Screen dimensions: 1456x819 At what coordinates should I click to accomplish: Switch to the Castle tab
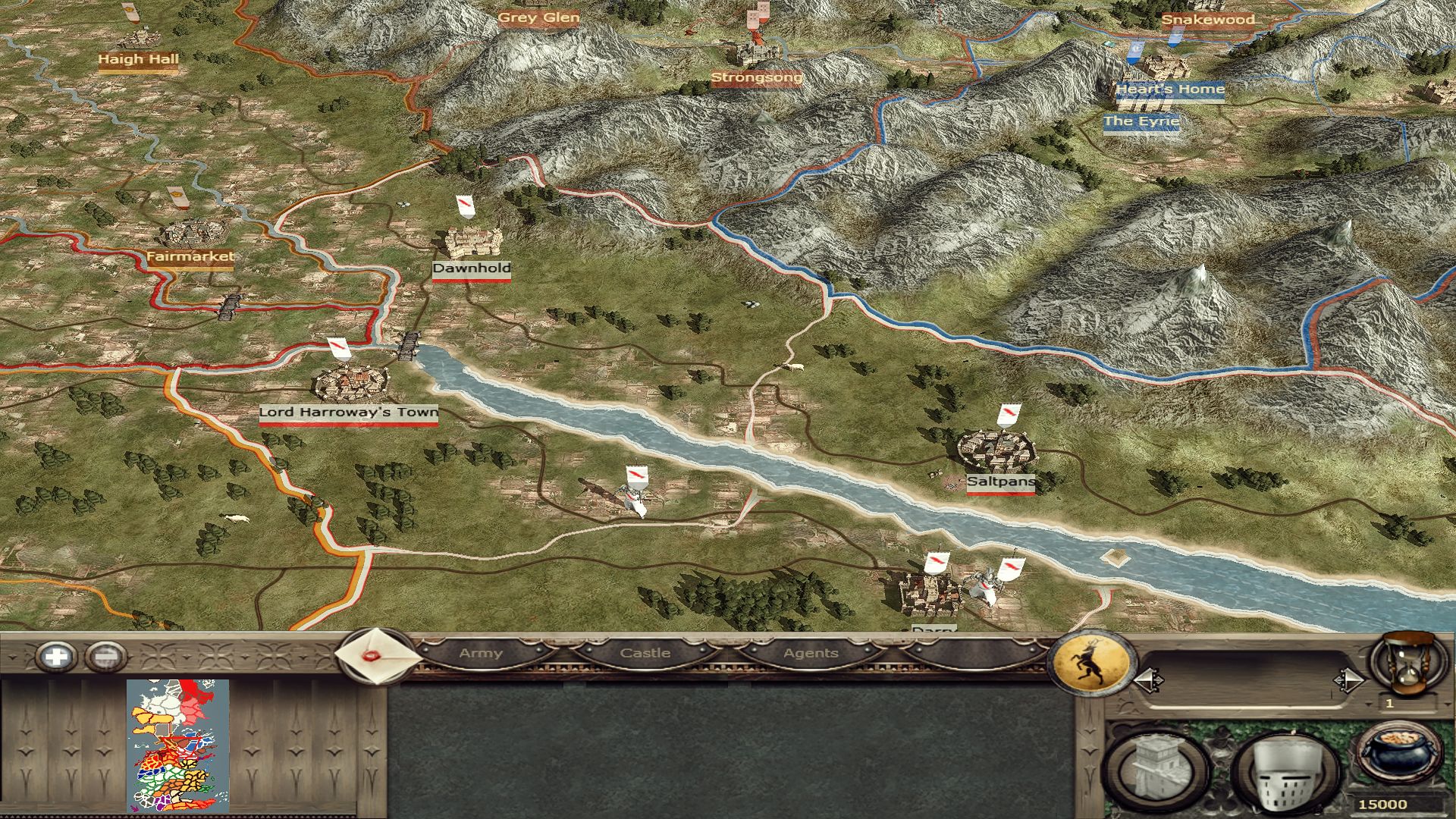click(x=645, y=653)
